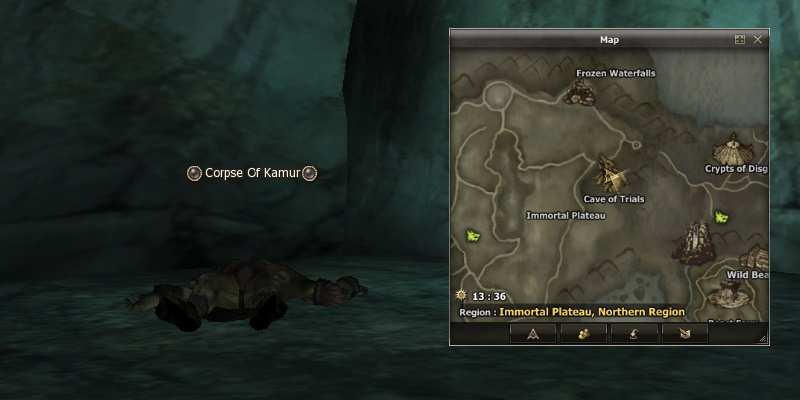800x400 pixels.
Task: Click the first map toolbar button
Action: pyautogui.click(x=533, y=334)
